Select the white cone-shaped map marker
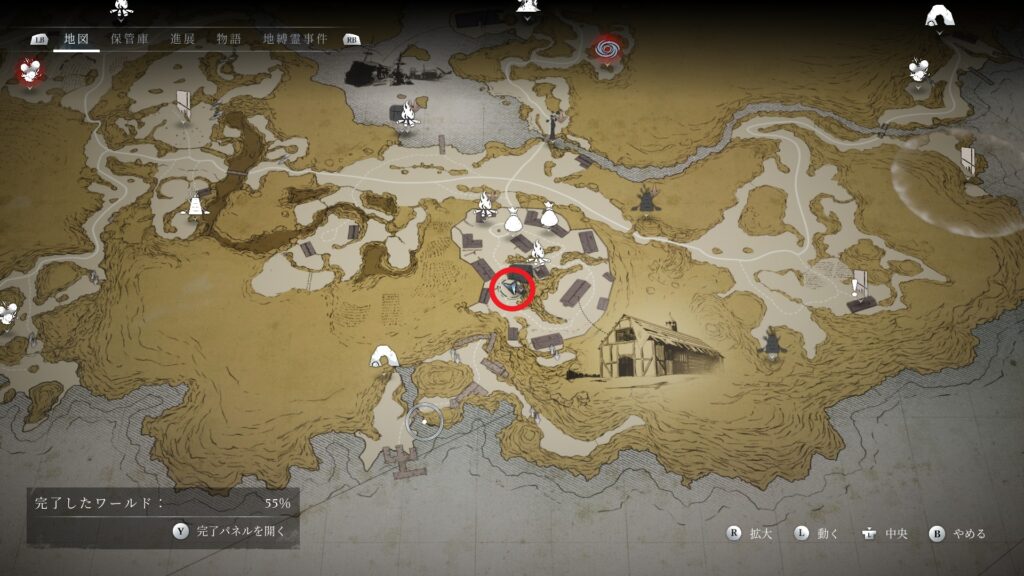1024x576 pixels. pos(196,204)
